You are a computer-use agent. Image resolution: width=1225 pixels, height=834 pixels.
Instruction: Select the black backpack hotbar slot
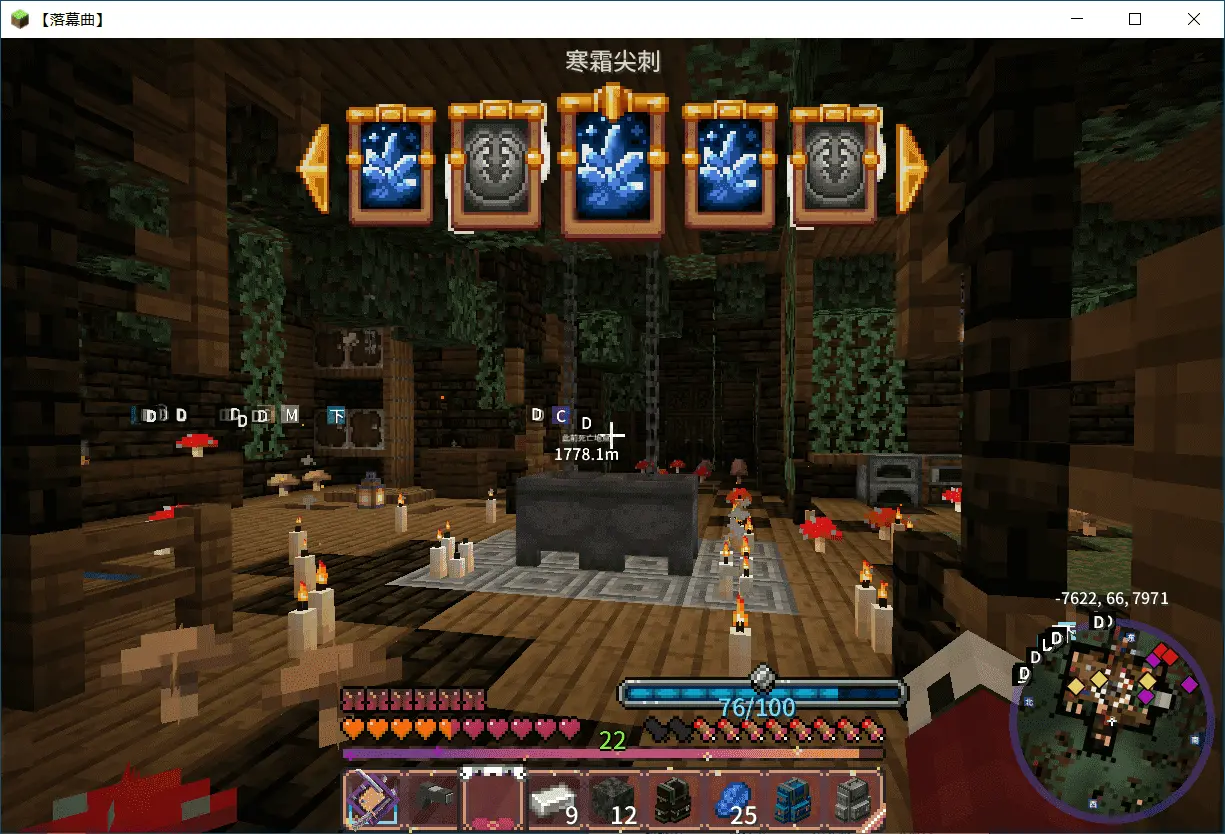(672, 800)
